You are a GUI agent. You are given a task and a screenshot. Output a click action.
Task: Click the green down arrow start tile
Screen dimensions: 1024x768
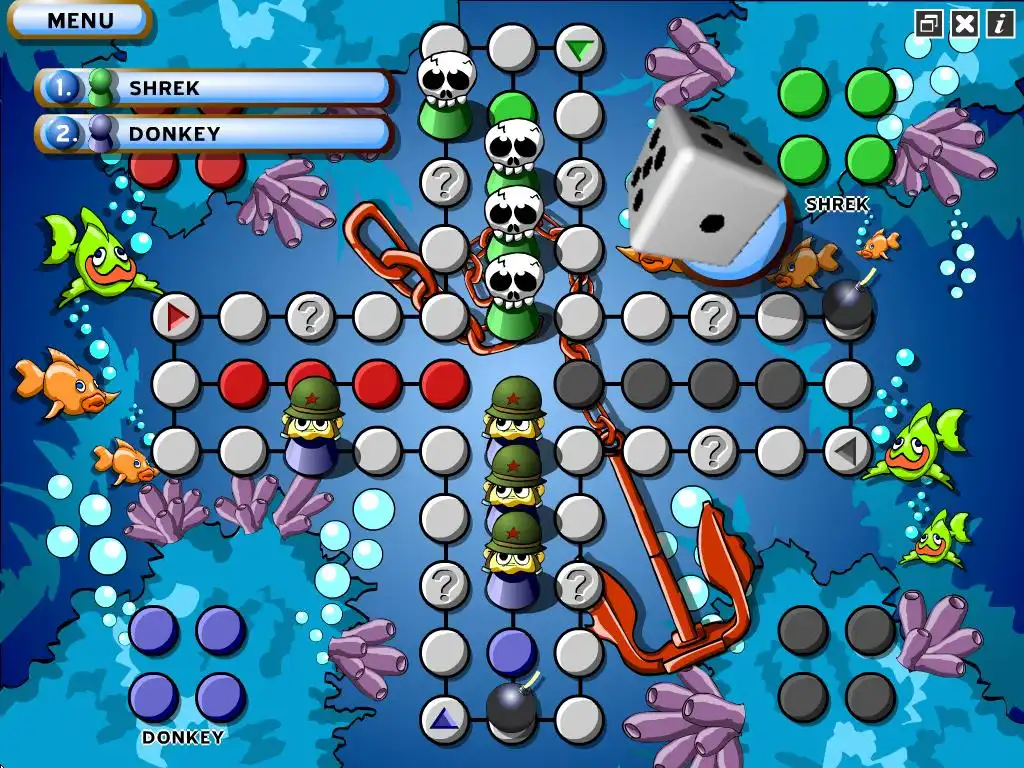[x=578, y=48]
